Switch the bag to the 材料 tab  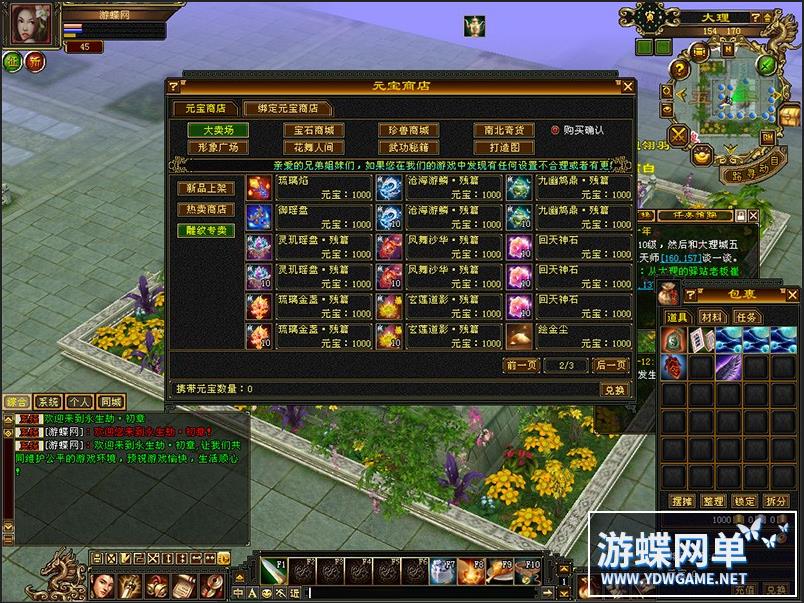coord(712,316)
